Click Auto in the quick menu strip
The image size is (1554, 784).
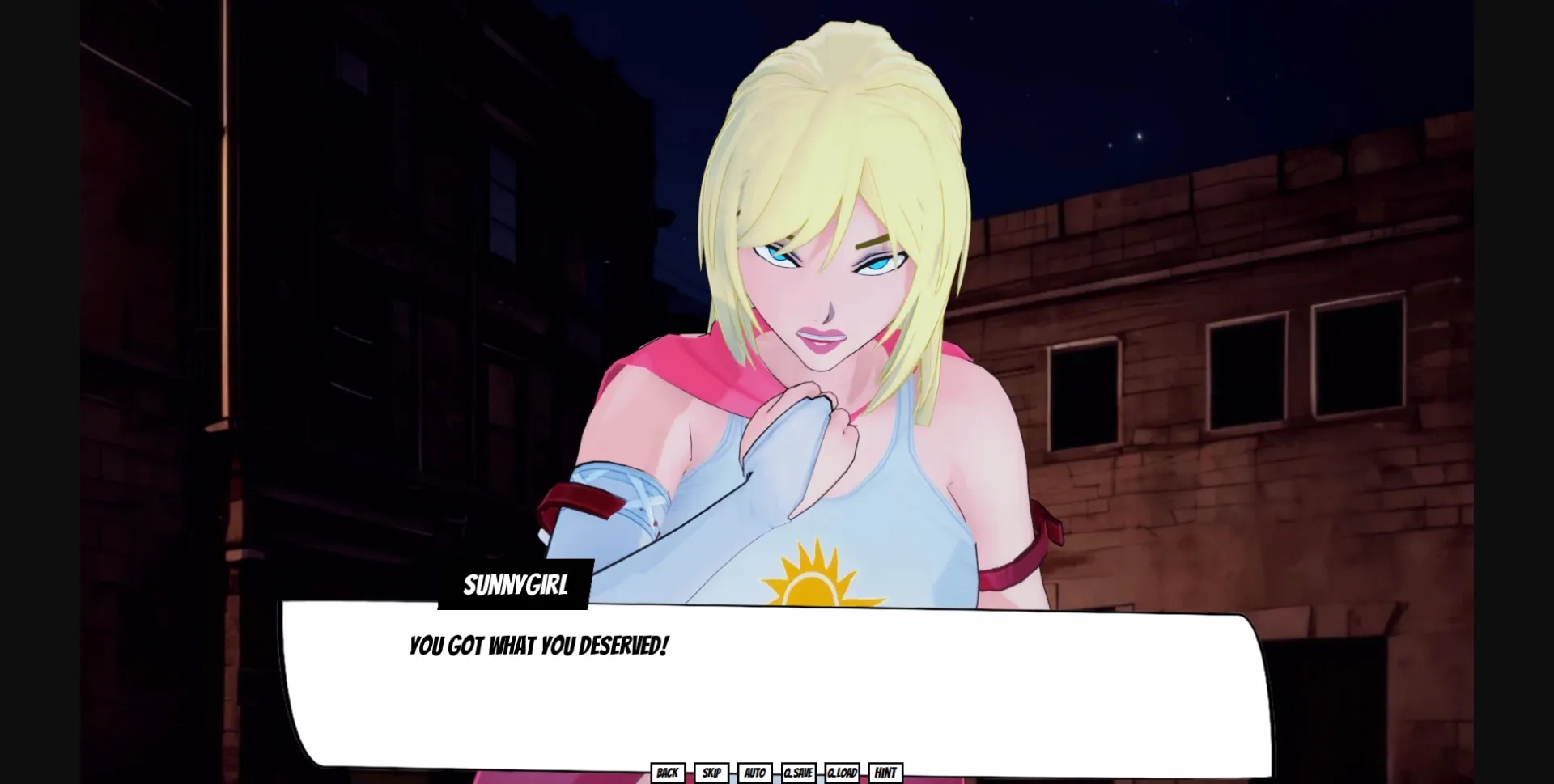(x=754, y=773)
